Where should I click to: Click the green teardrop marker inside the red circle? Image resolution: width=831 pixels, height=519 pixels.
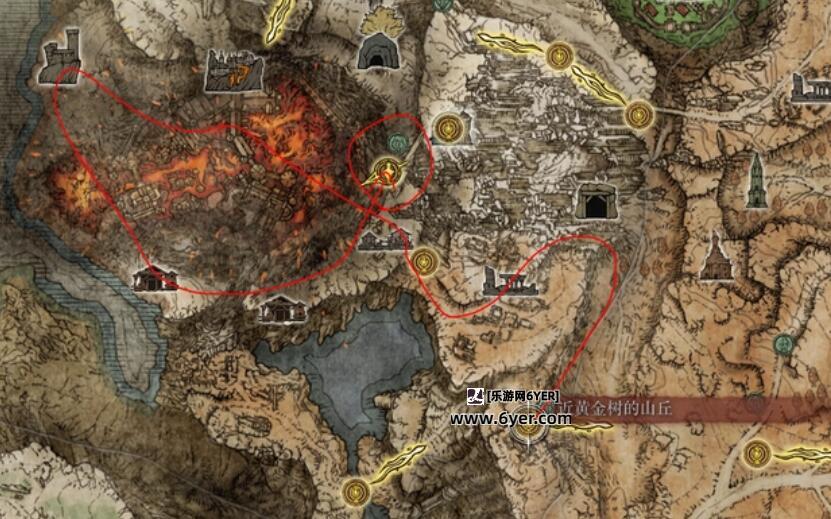click(x=400, y=144)
